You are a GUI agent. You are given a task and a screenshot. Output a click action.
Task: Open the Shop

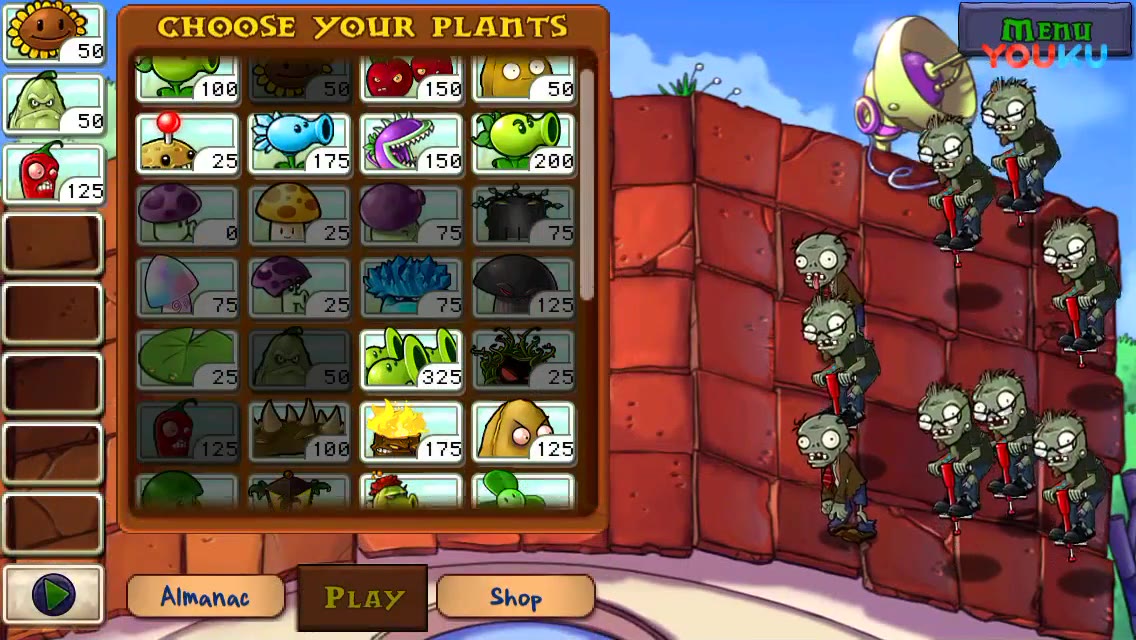[x=515, y=597]
